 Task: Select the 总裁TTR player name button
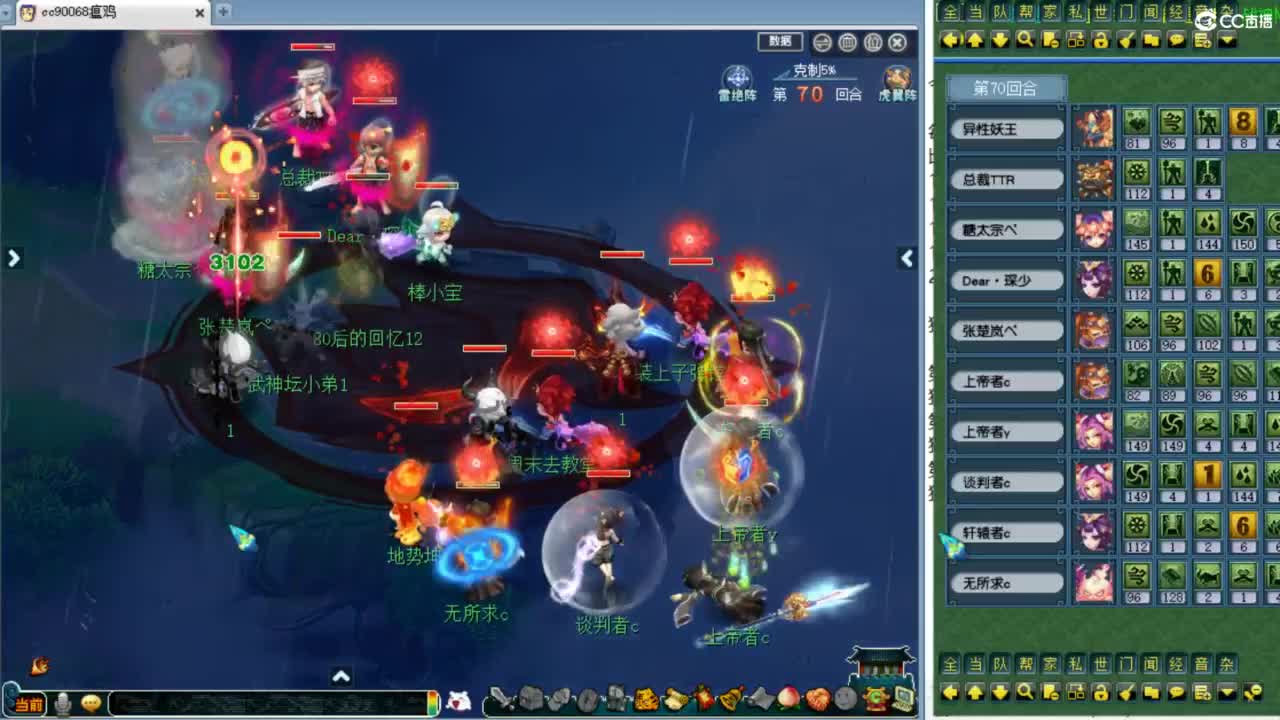tap(1006, 179)
